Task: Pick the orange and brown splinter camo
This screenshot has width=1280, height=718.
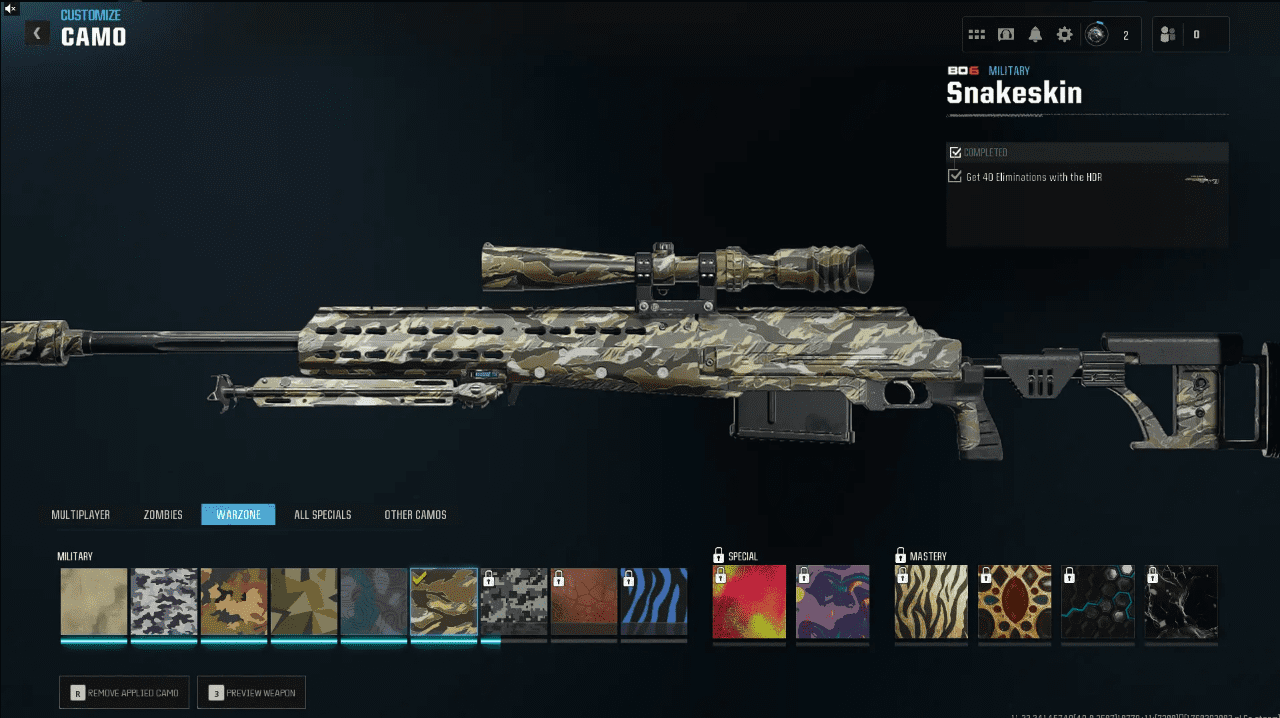Action: click(x=234, y=602)
